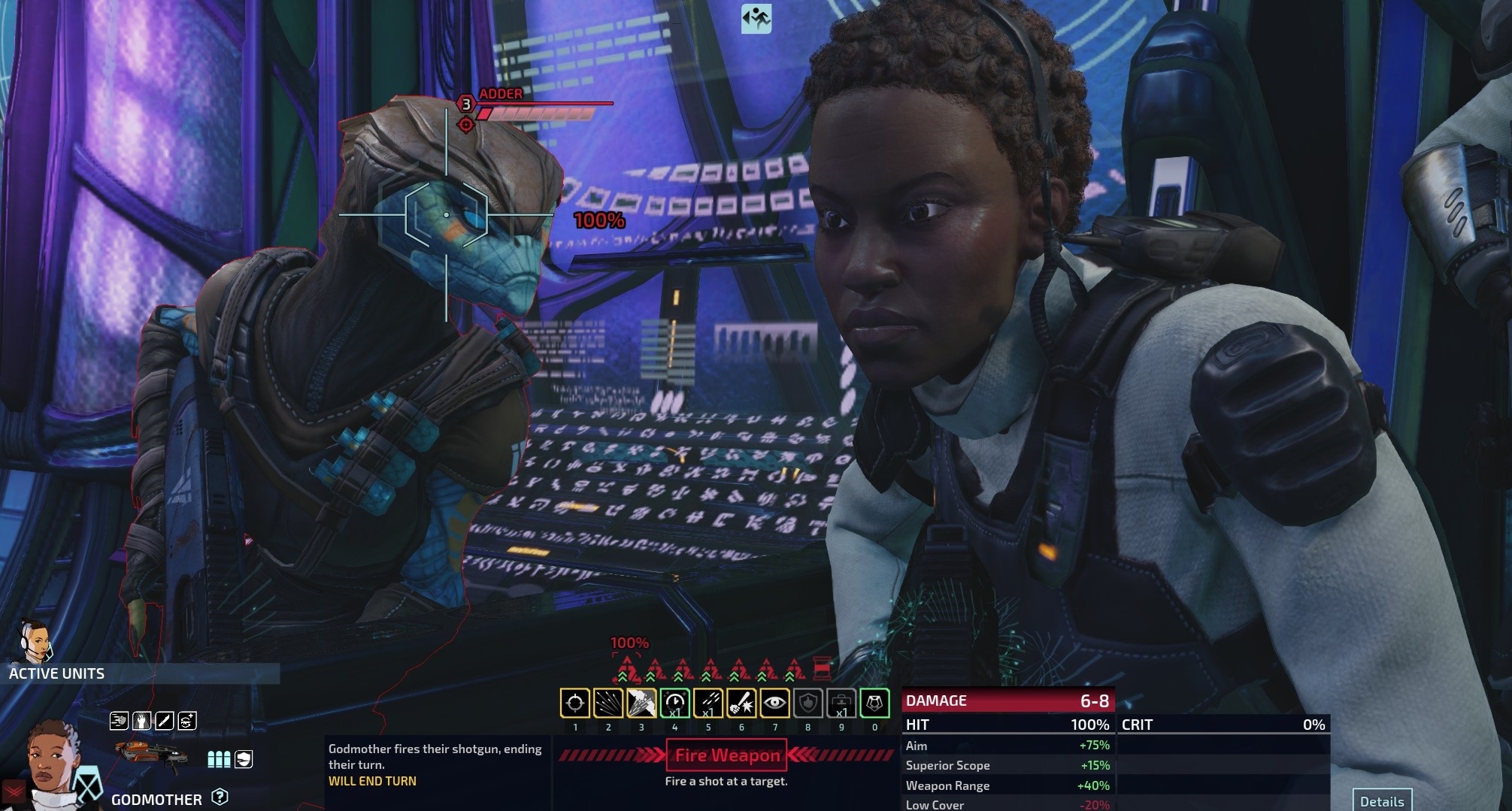
Task: Click the red hourglass end-of-round marker
Action: [x=823, y=667]
